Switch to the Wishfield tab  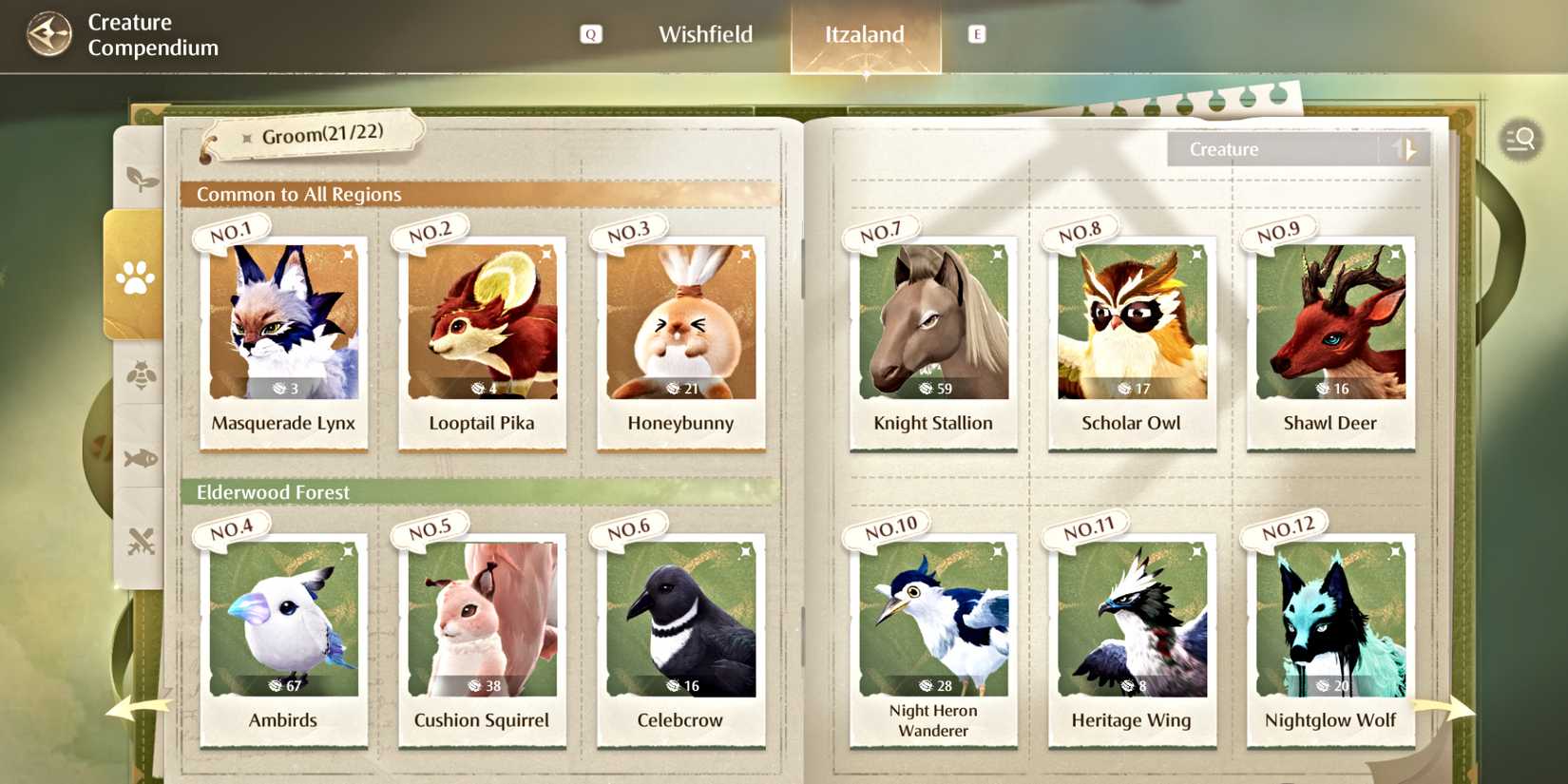click(x=705, y=34)
